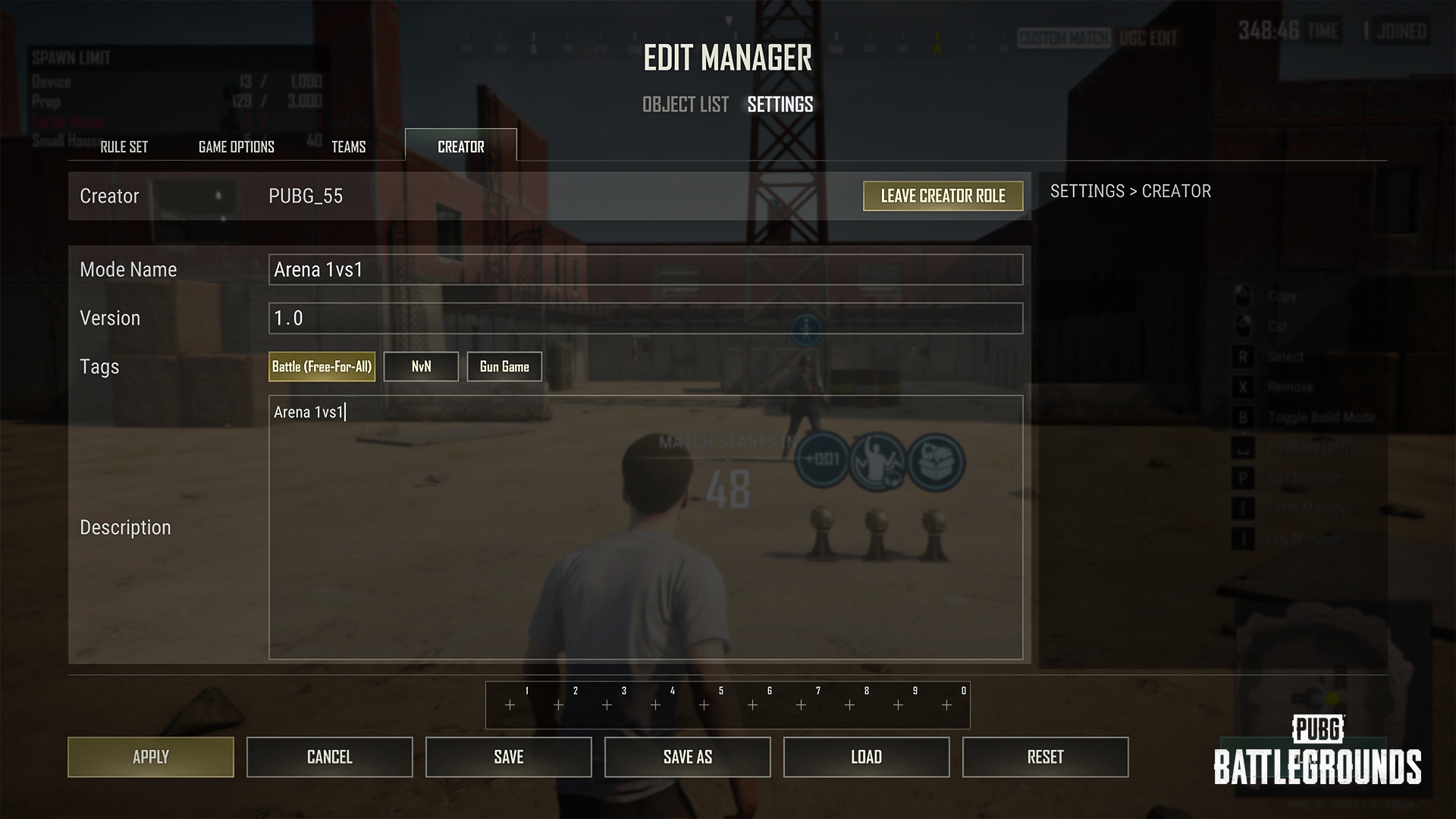Choose Save As

click(688, 757)
